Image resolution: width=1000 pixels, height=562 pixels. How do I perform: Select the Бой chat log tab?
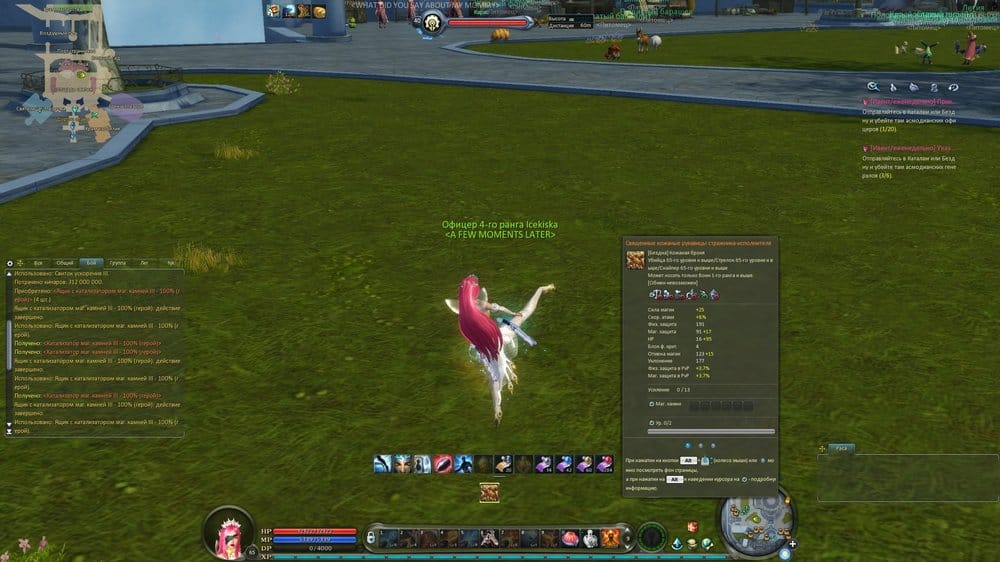tap(91, 262)
